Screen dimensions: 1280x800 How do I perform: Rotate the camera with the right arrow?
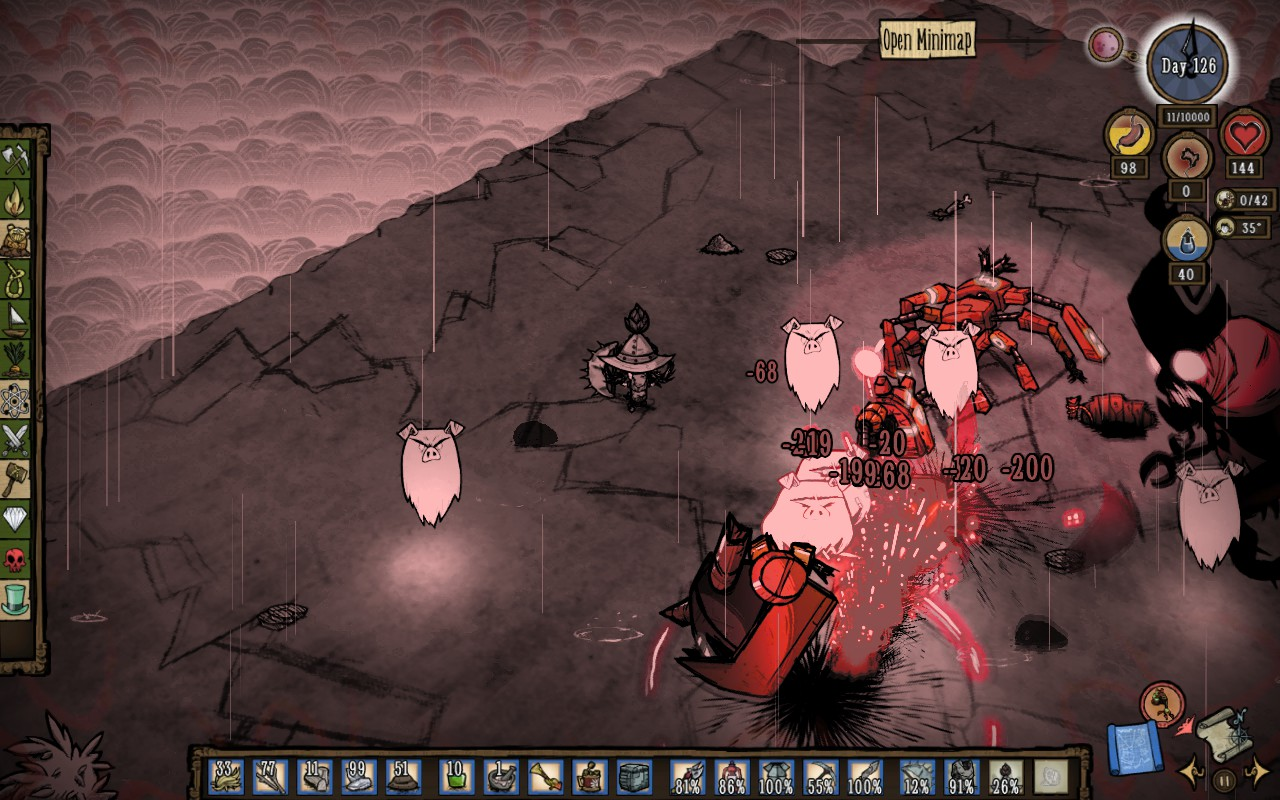[1257, 772]
